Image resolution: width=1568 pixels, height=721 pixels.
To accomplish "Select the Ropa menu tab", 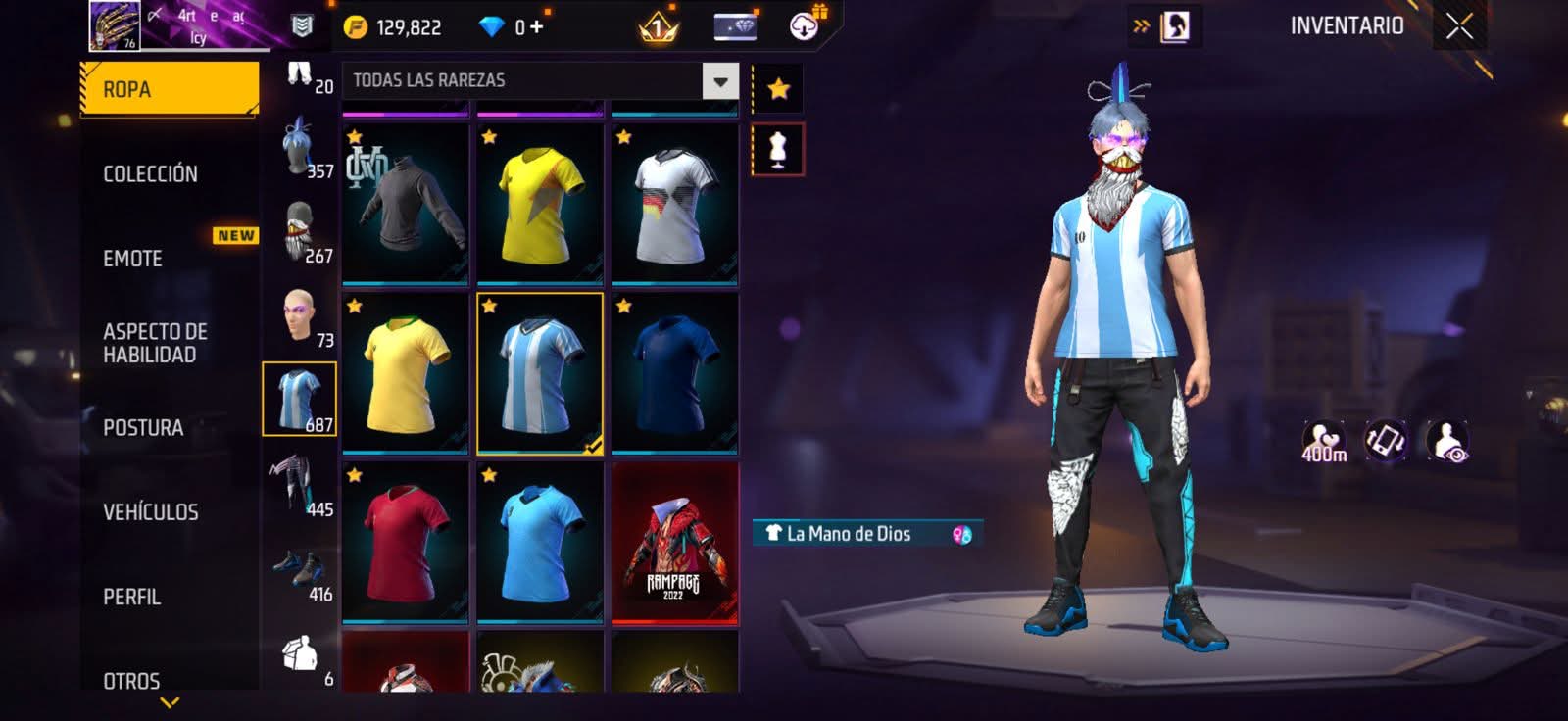I will click(169, 89).
